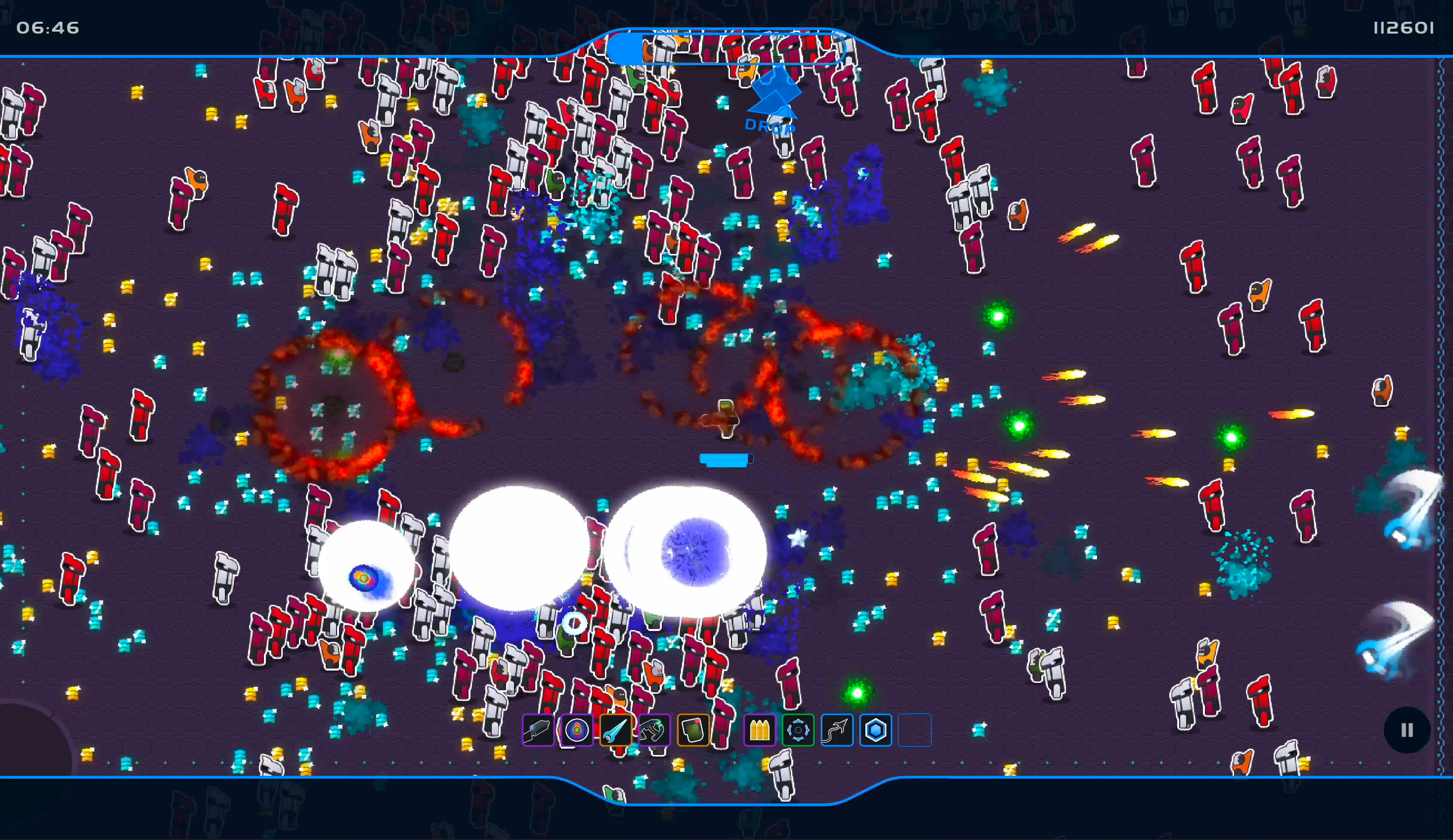
Task: Click the circular portal weapon icon
Action: (577, 730)
